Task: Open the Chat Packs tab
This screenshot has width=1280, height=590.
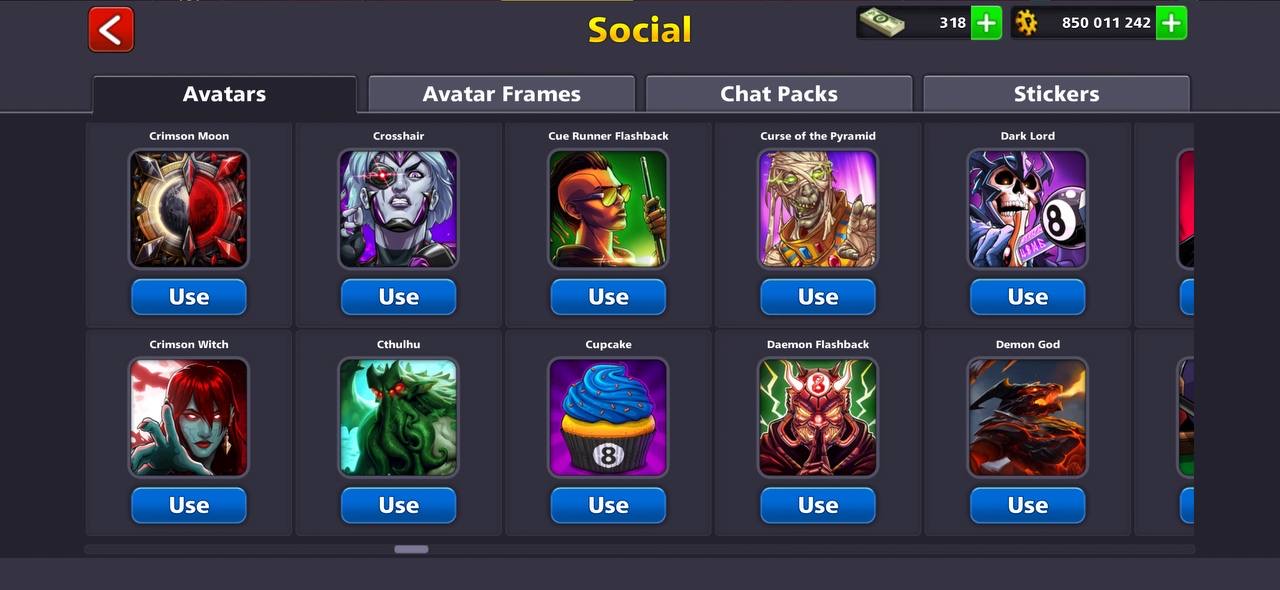Action: pos(778,94)
